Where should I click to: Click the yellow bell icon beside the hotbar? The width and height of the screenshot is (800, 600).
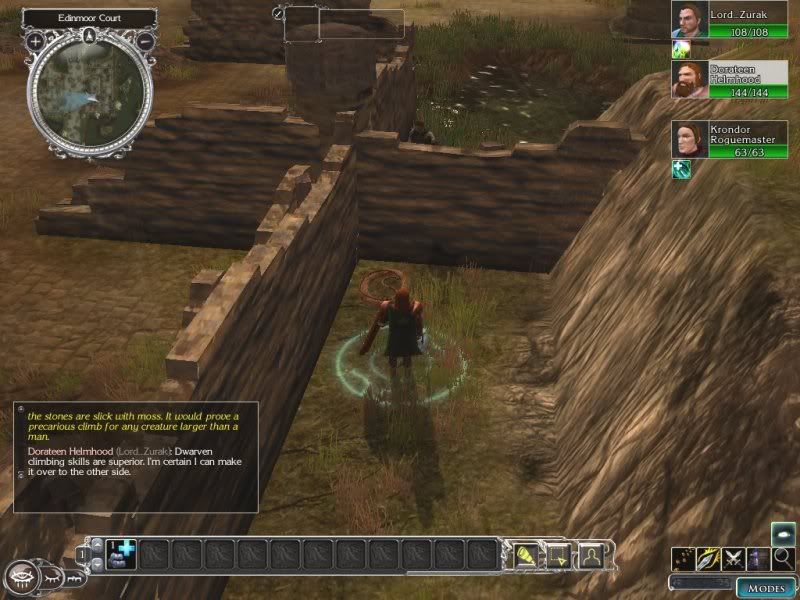pyautogui.click(x=527, y=555)
